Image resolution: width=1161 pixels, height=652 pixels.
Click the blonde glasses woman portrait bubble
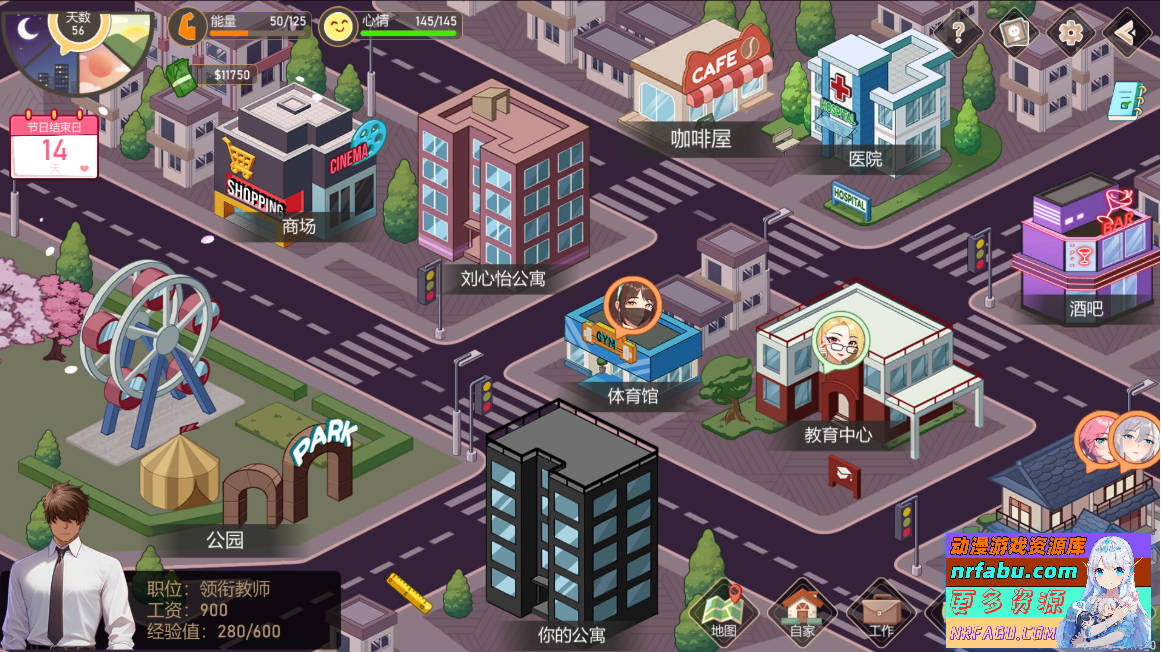[840, 339]
